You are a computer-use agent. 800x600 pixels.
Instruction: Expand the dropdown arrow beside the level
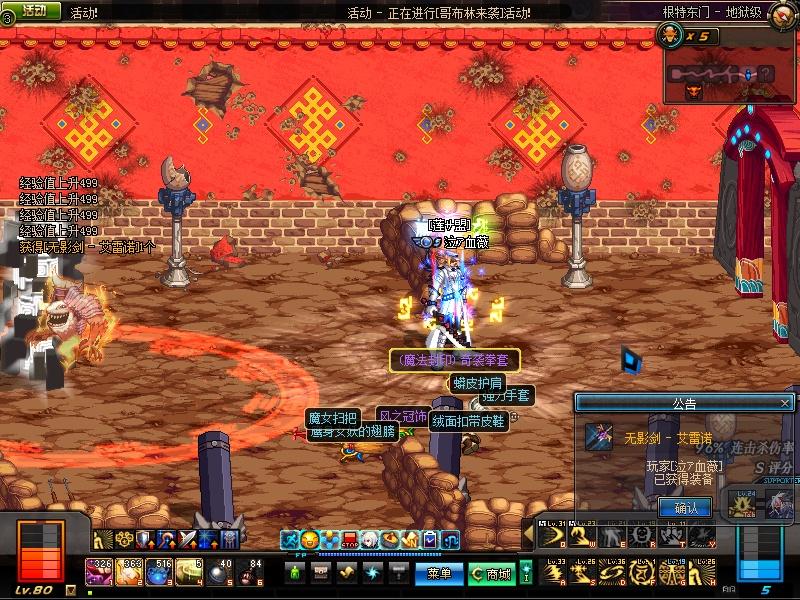(x=71, y=591)
